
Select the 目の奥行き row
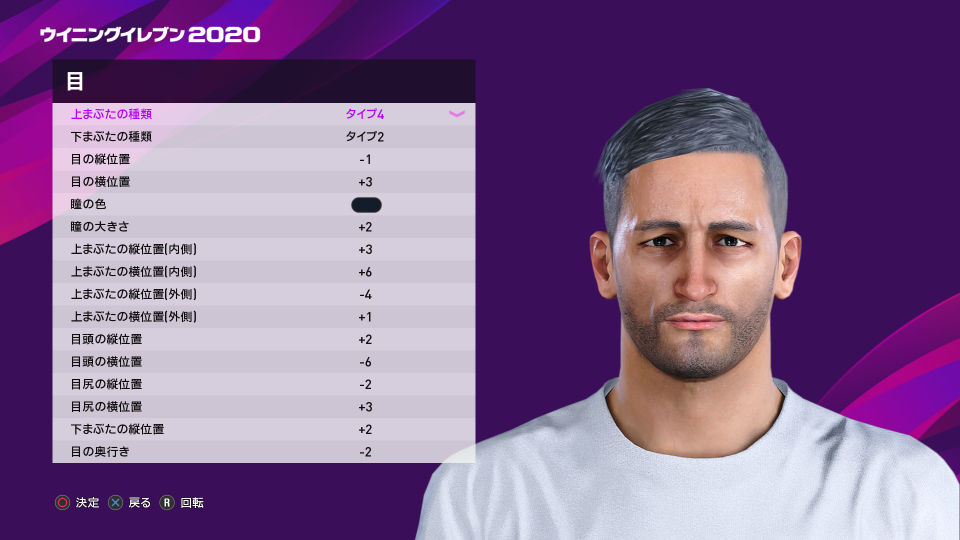tap(263, 452)
